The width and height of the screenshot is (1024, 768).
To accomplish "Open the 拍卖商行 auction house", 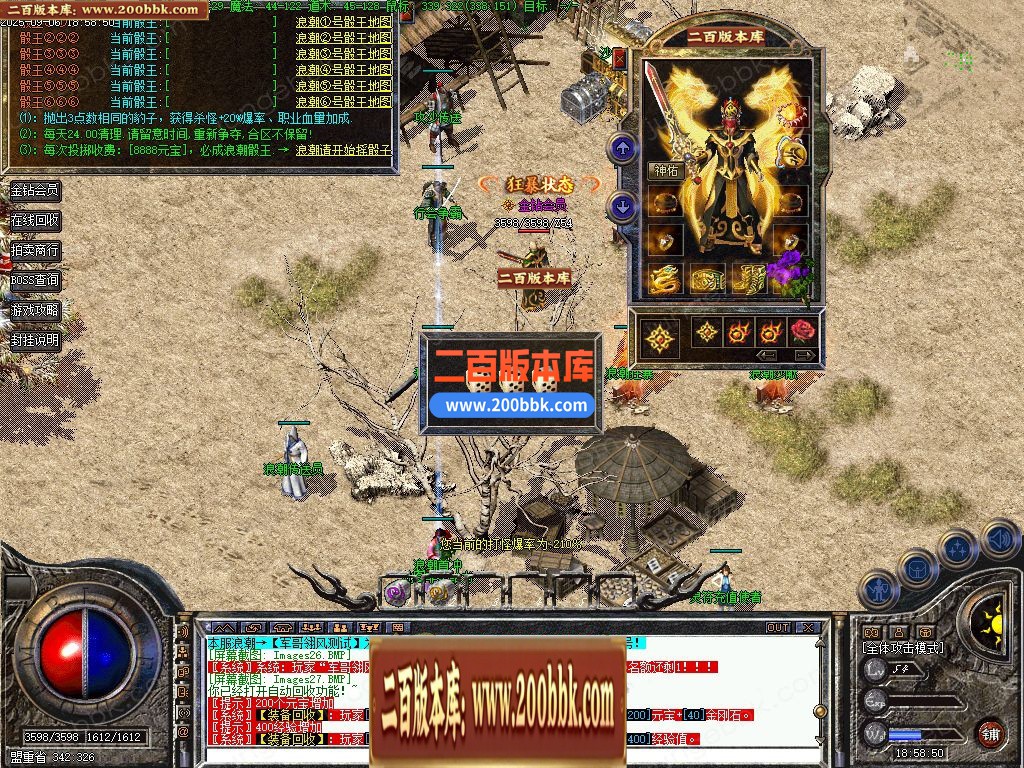I will click(35, 250).
